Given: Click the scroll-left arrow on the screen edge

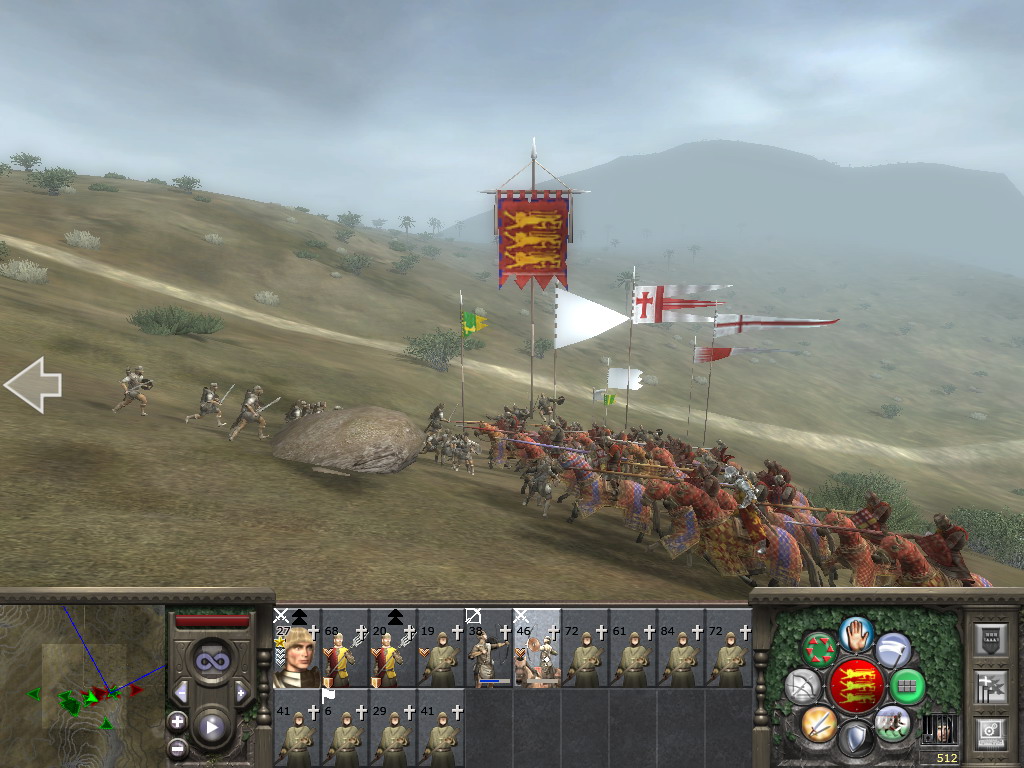Looking at the screenshot, I should [x=32, y=385].
